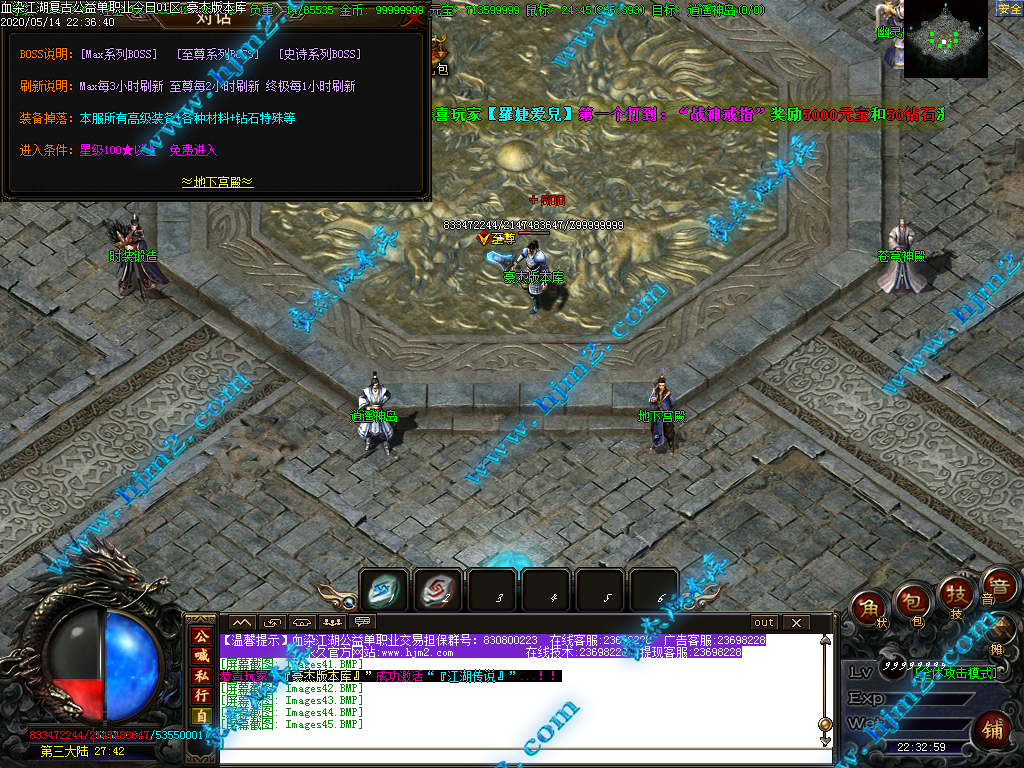Click the chat window's out button

(x=764, y=623)
